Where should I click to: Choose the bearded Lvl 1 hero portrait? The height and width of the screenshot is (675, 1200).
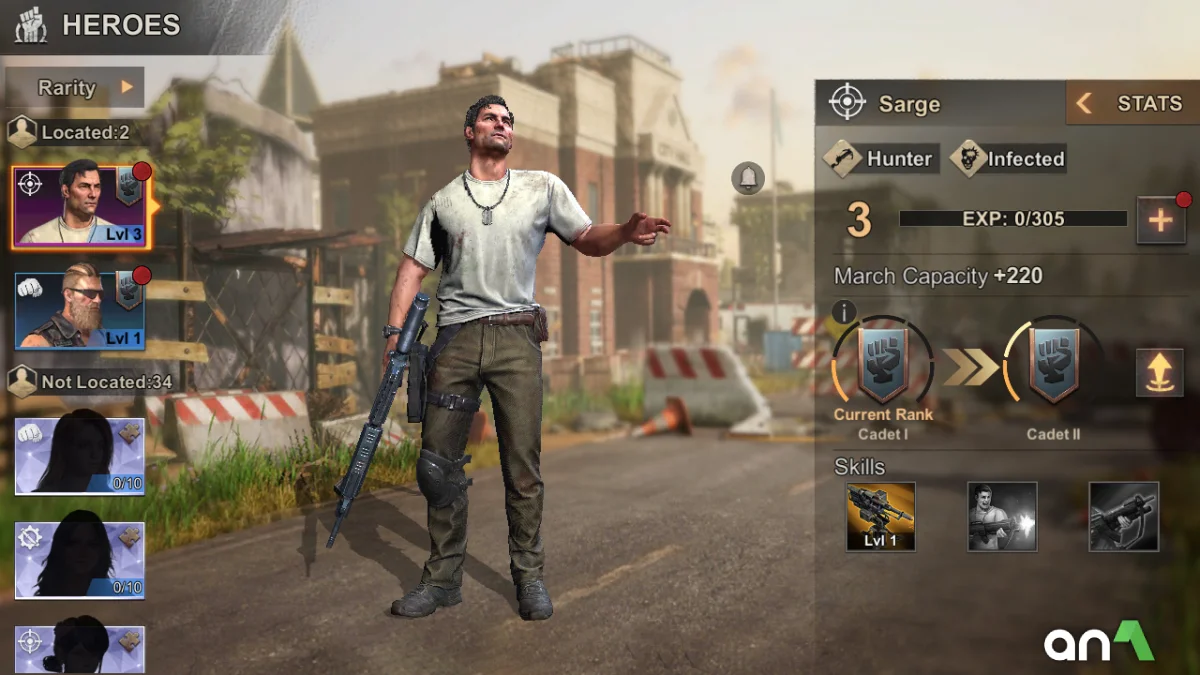click(80, 311)
